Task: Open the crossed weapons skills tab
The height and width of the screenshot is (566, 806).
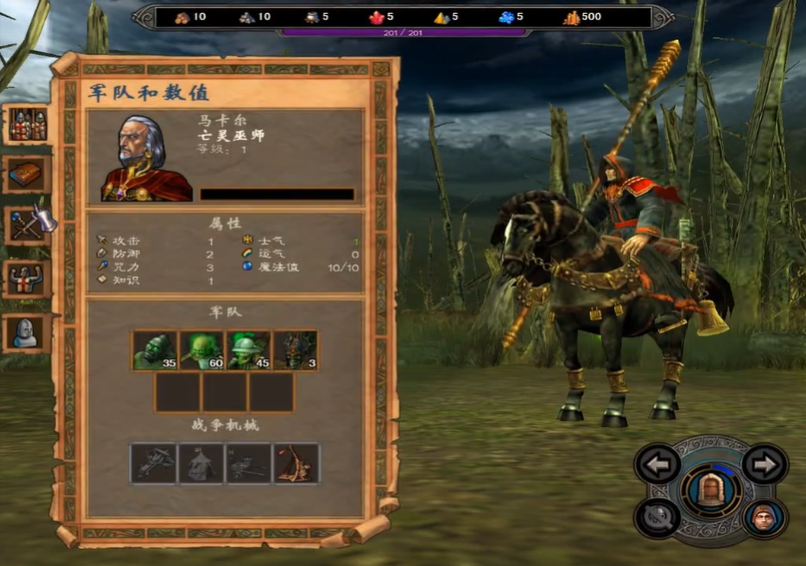Action: click(27, 224)
